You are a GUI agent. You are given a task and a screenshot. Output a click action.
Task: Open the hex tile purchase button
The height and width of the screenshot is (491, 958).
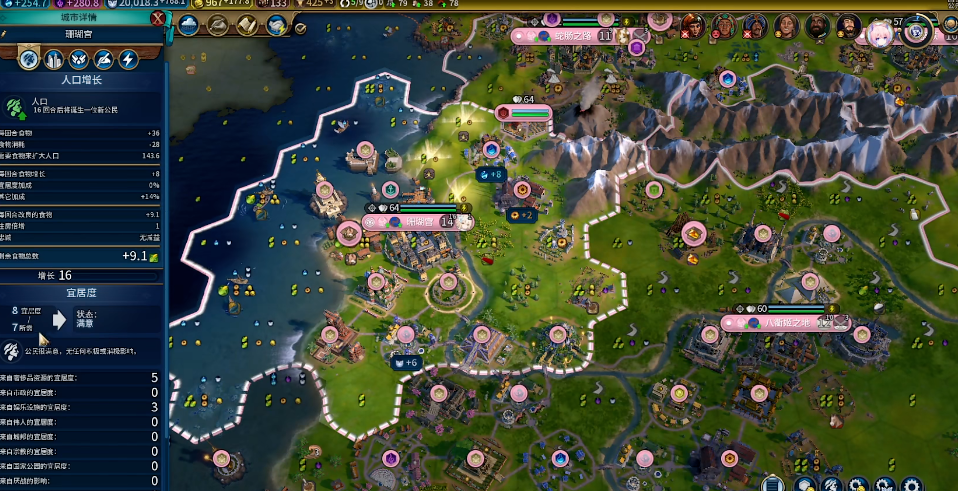[x=805, y=484]
